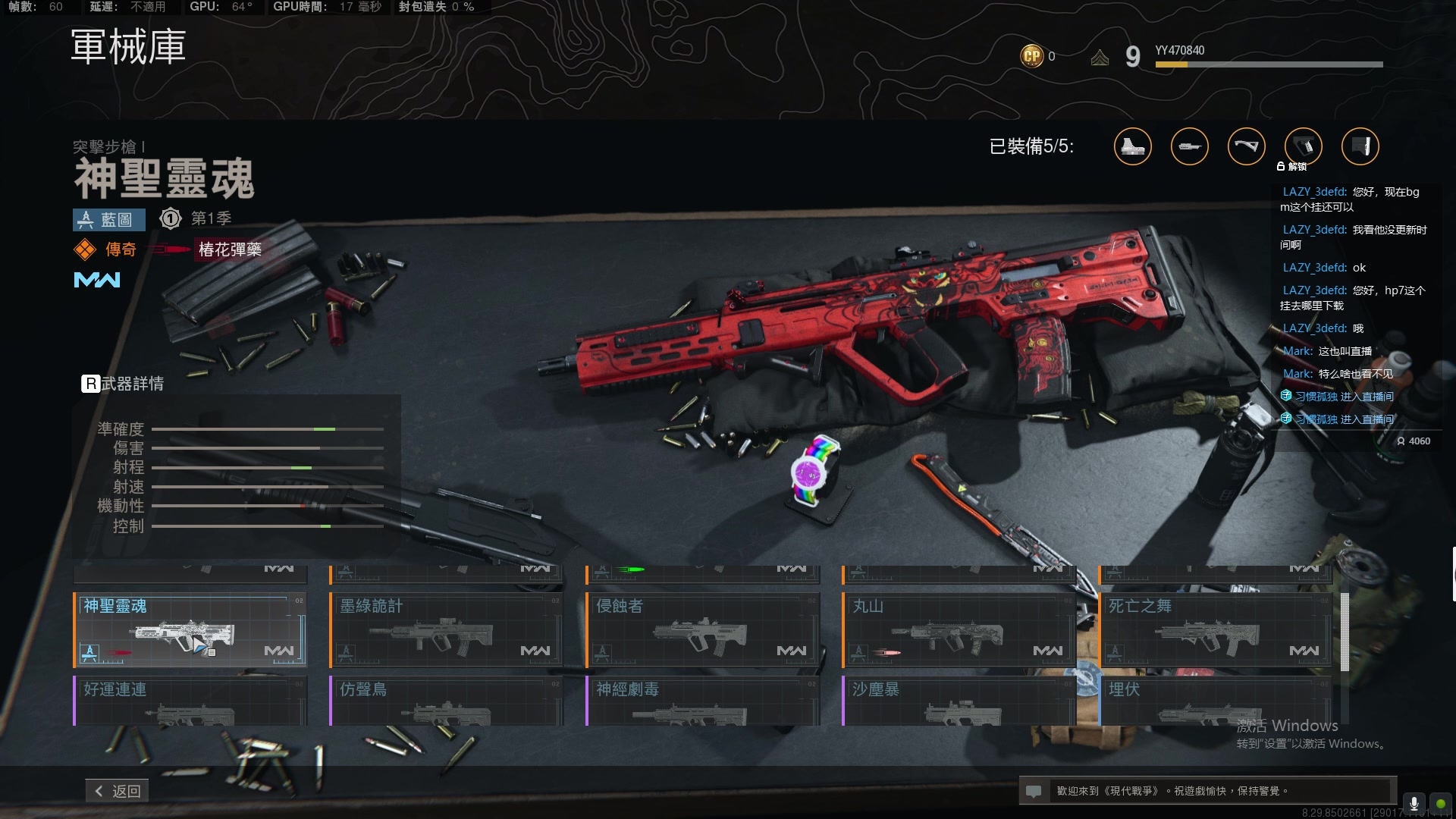Pick the 丸山 weapon blueprint

pyautogui.click(x=959, y=629)
